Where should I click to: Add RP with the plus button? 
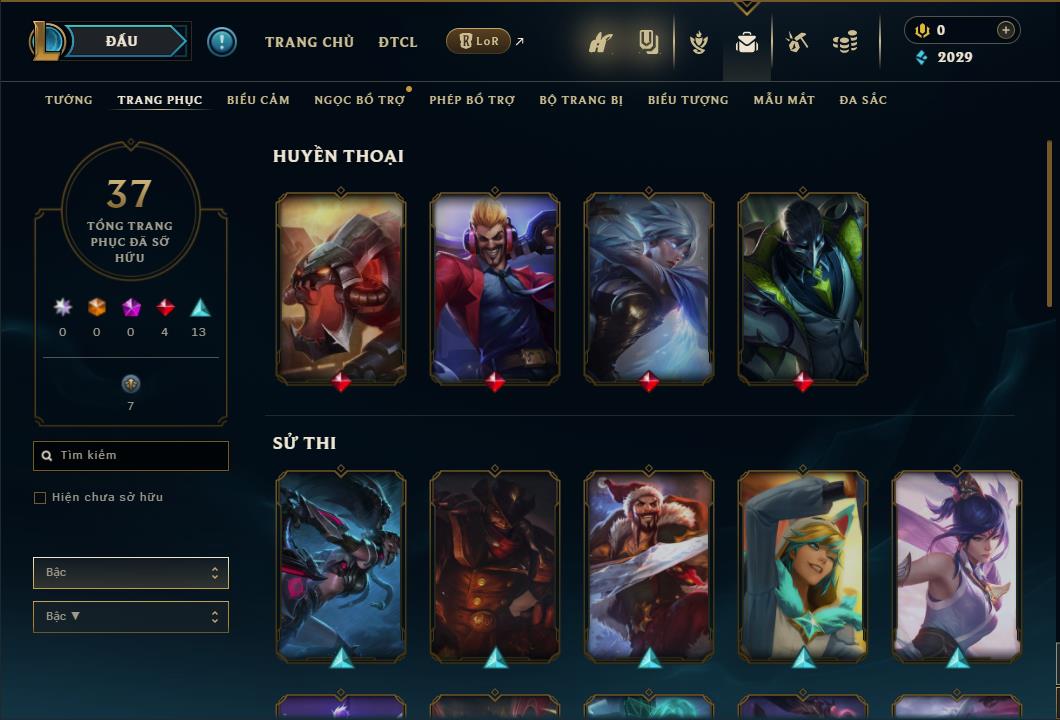(1005, 30)
